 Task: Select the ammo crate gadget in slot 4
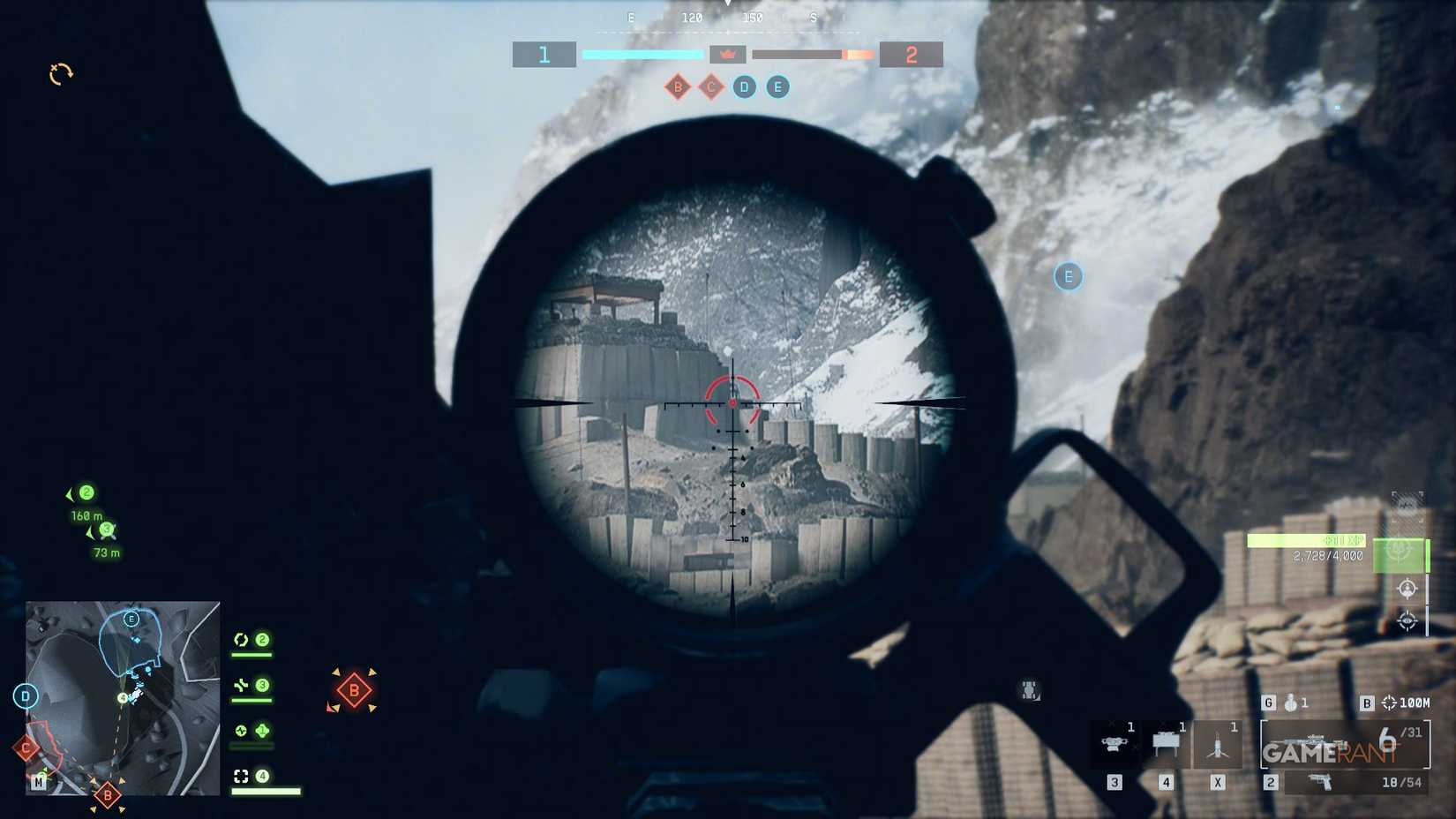tap(1167, 741)
